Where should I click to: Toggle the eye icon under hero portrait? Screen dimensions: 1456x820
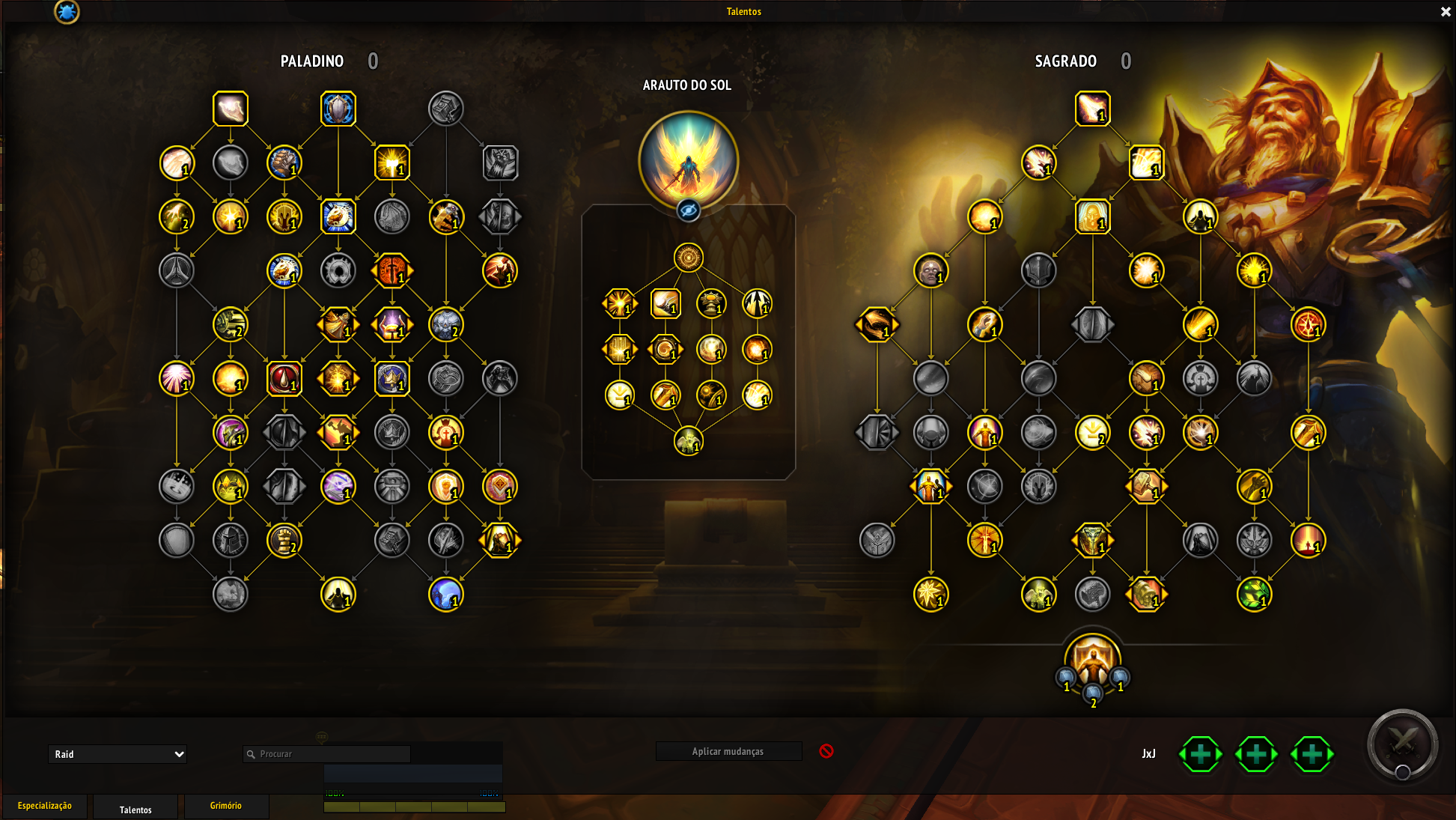[688, 210]
